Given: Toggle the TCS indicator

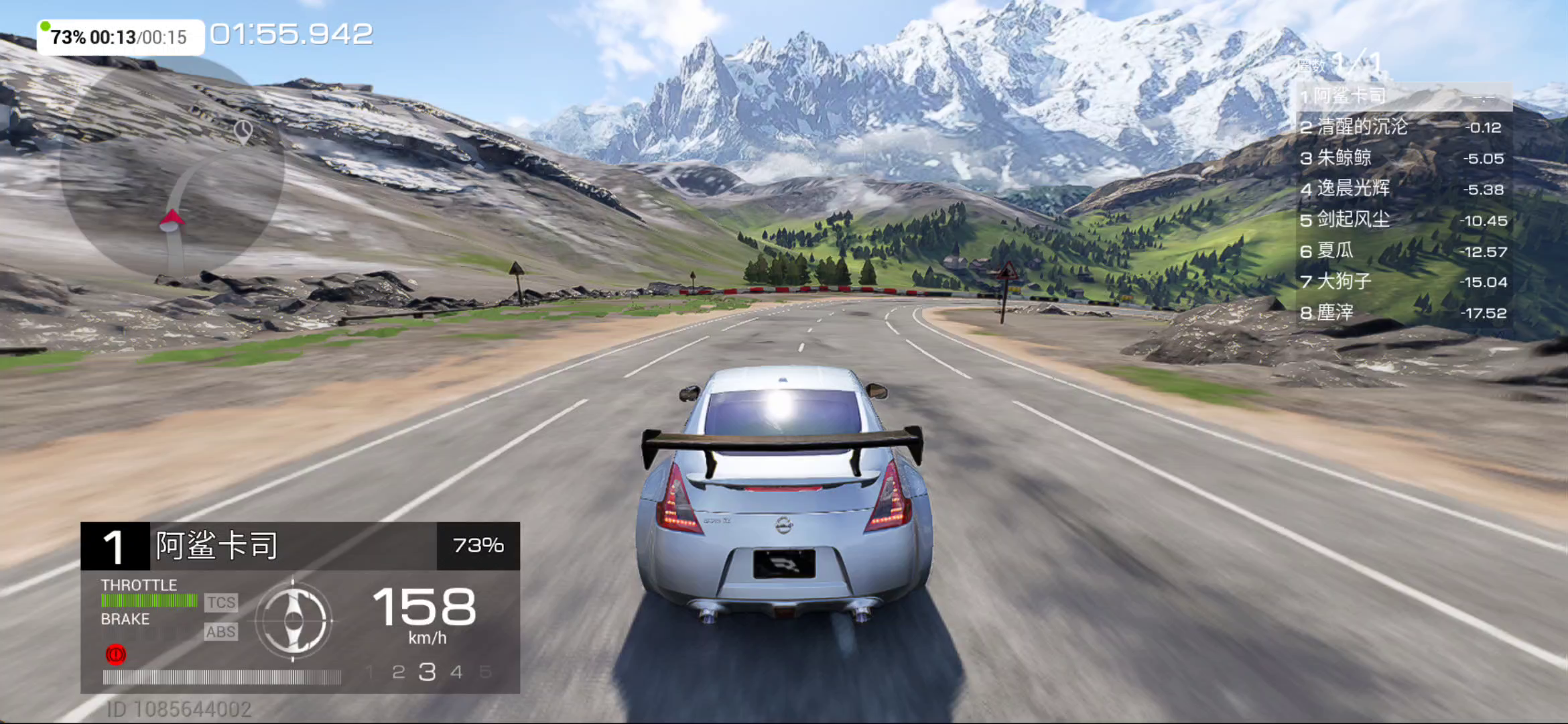Looking at the screenshot, I should pyautogui.click(x=220, y=603).
